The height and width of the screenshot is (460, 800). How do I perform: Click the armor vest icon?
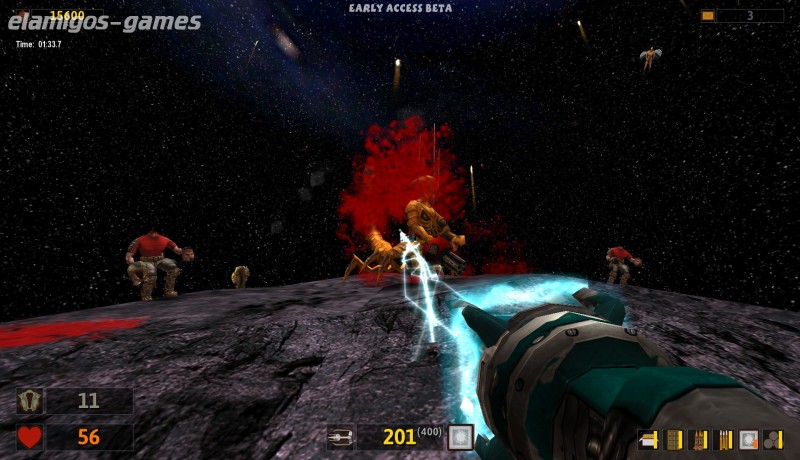tap(30, 401)
